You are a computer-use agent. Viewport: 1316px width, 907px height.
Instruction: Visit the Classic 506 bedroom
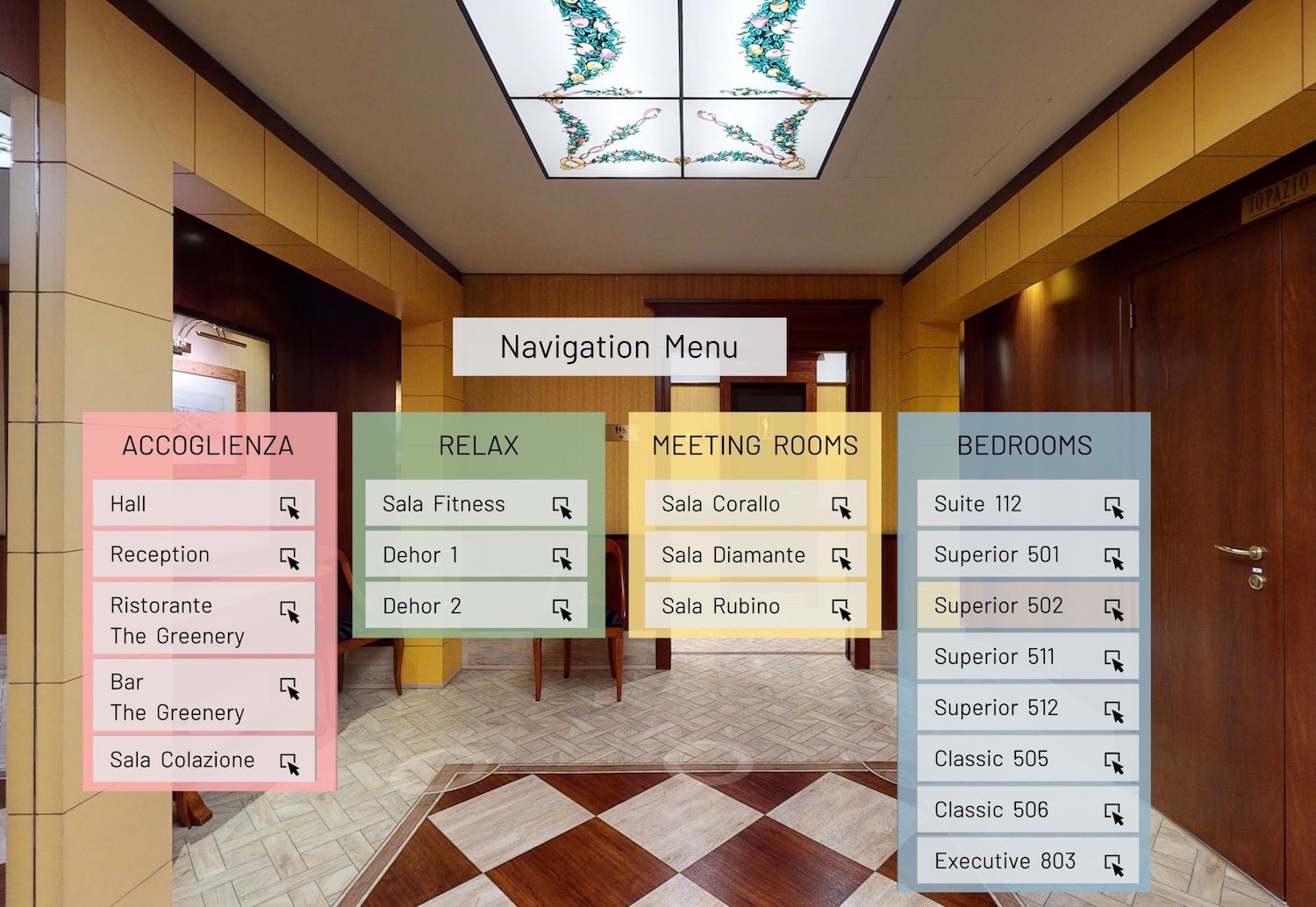[x=1027, y=810]
